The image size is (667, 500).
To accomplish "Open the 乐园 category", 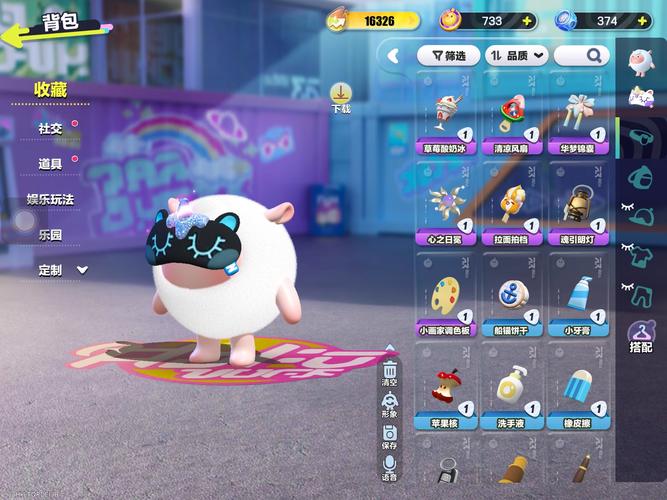I will click(50, 234).
